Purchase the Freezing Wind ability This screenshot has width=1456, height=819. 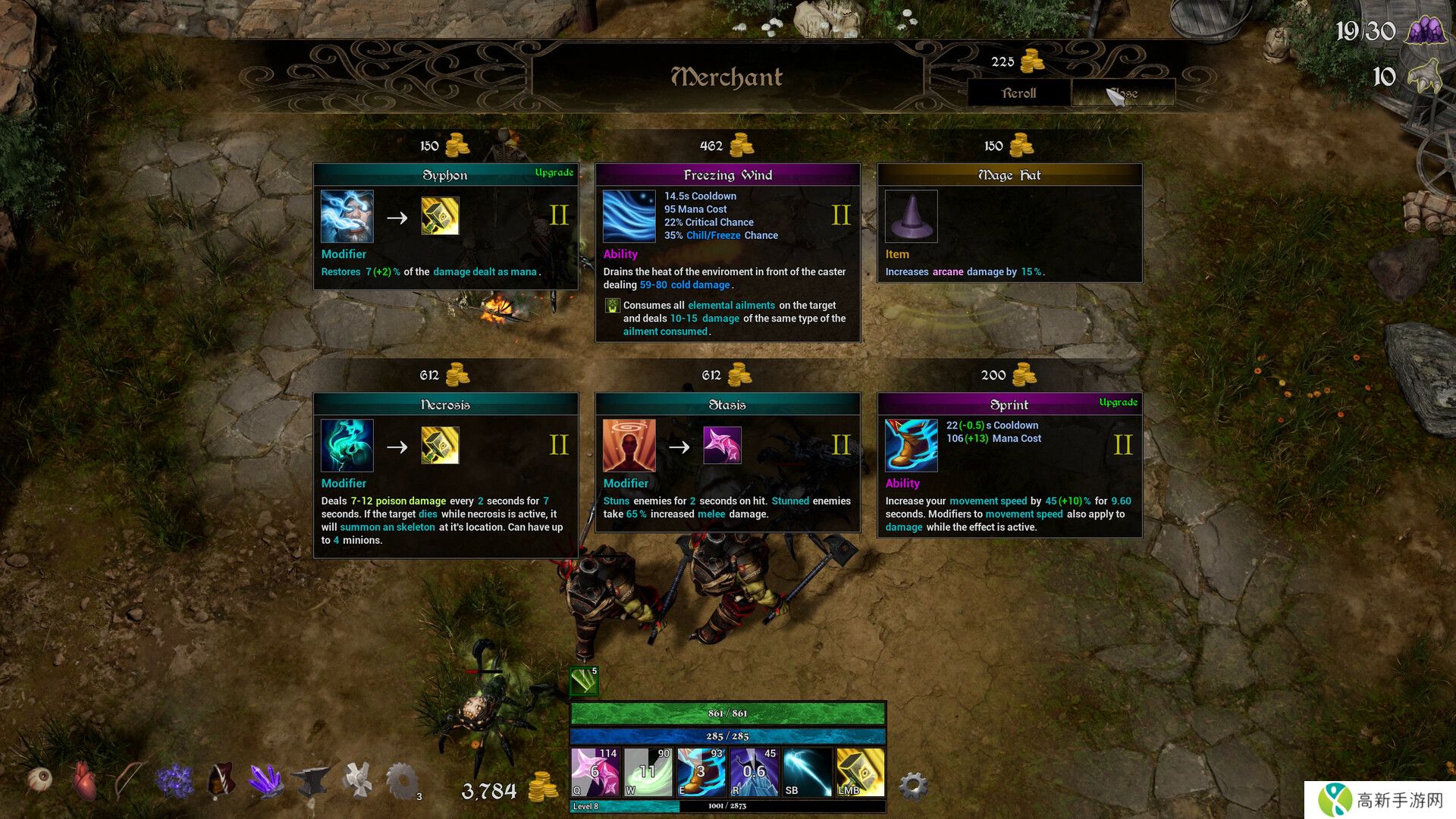click(727, 253)
